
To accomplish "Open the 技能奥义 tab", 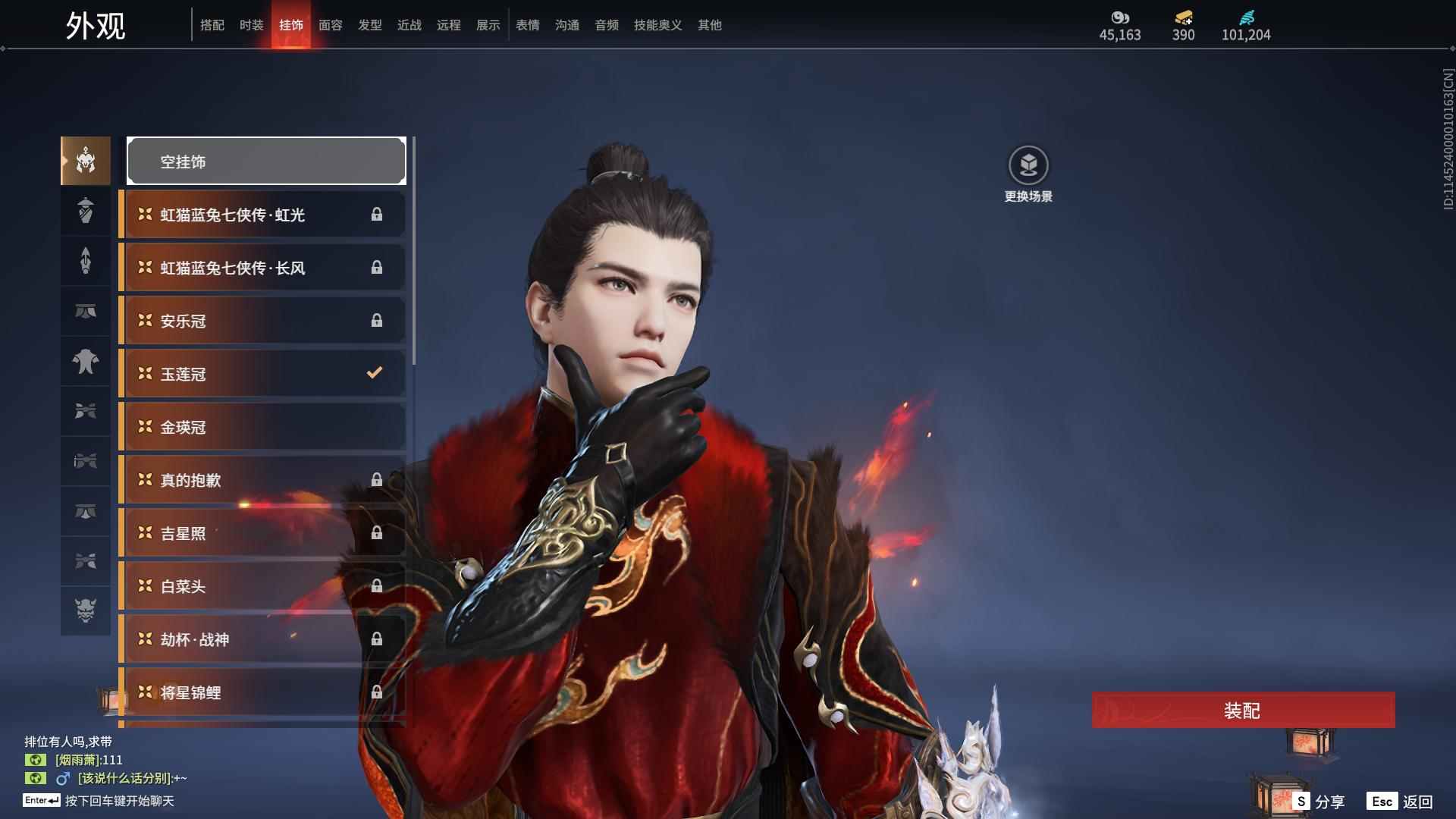I will (x=657, y=25).
